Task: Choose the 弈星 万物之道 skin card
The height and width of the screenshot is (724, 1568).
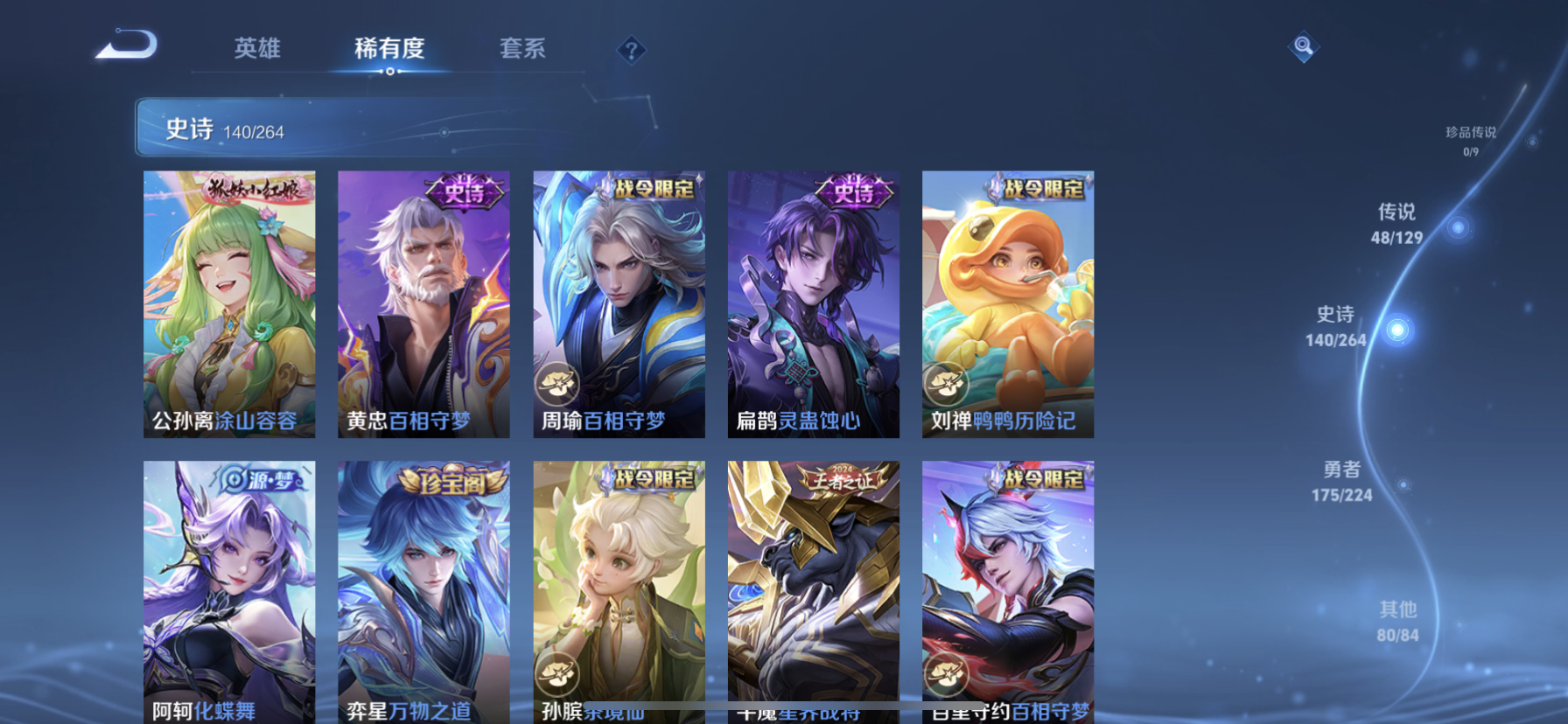Action: pos(423,590)
